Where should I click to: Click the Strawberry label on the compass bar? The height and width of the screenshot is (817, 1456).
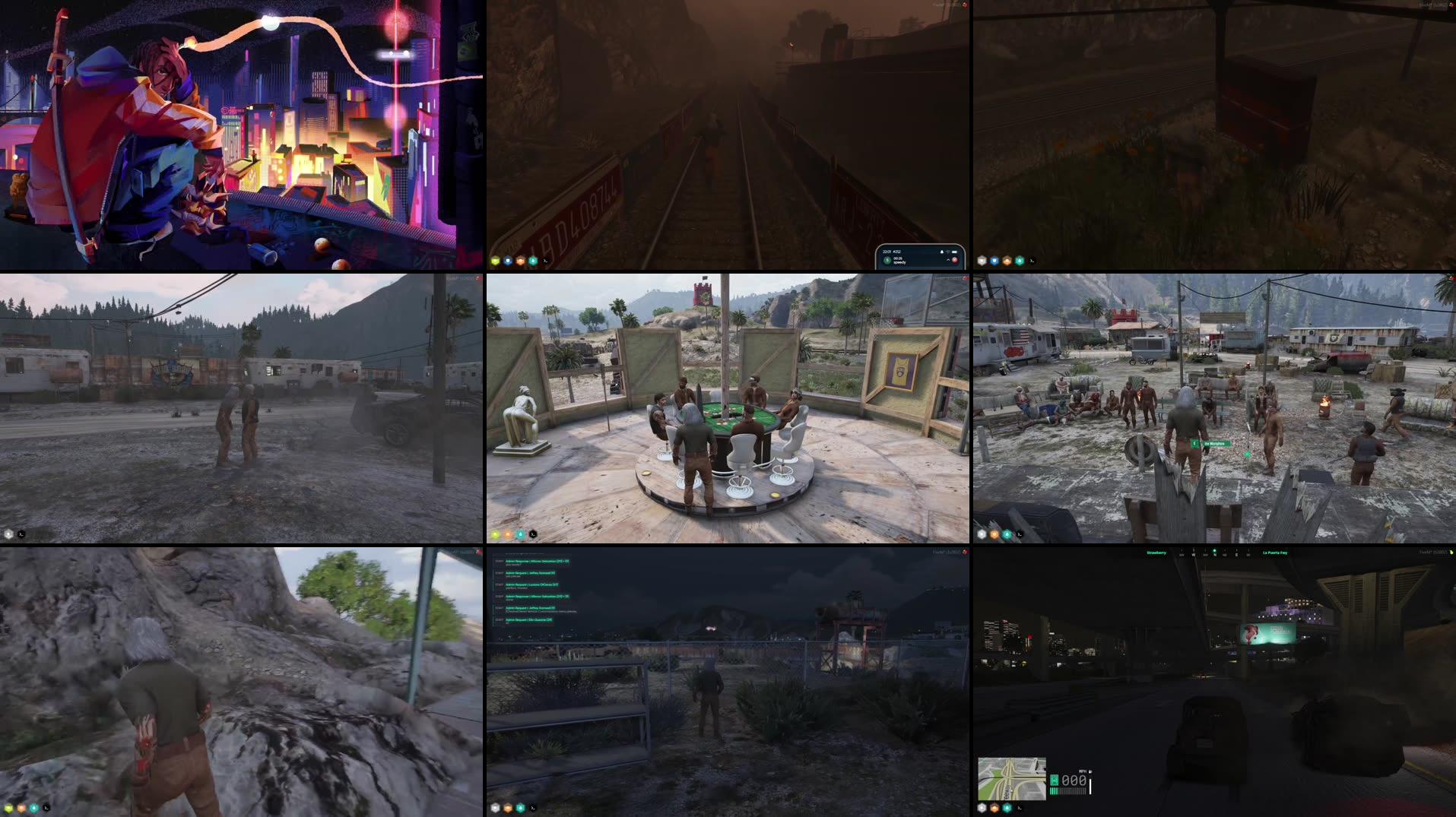tap(1156, 553)
